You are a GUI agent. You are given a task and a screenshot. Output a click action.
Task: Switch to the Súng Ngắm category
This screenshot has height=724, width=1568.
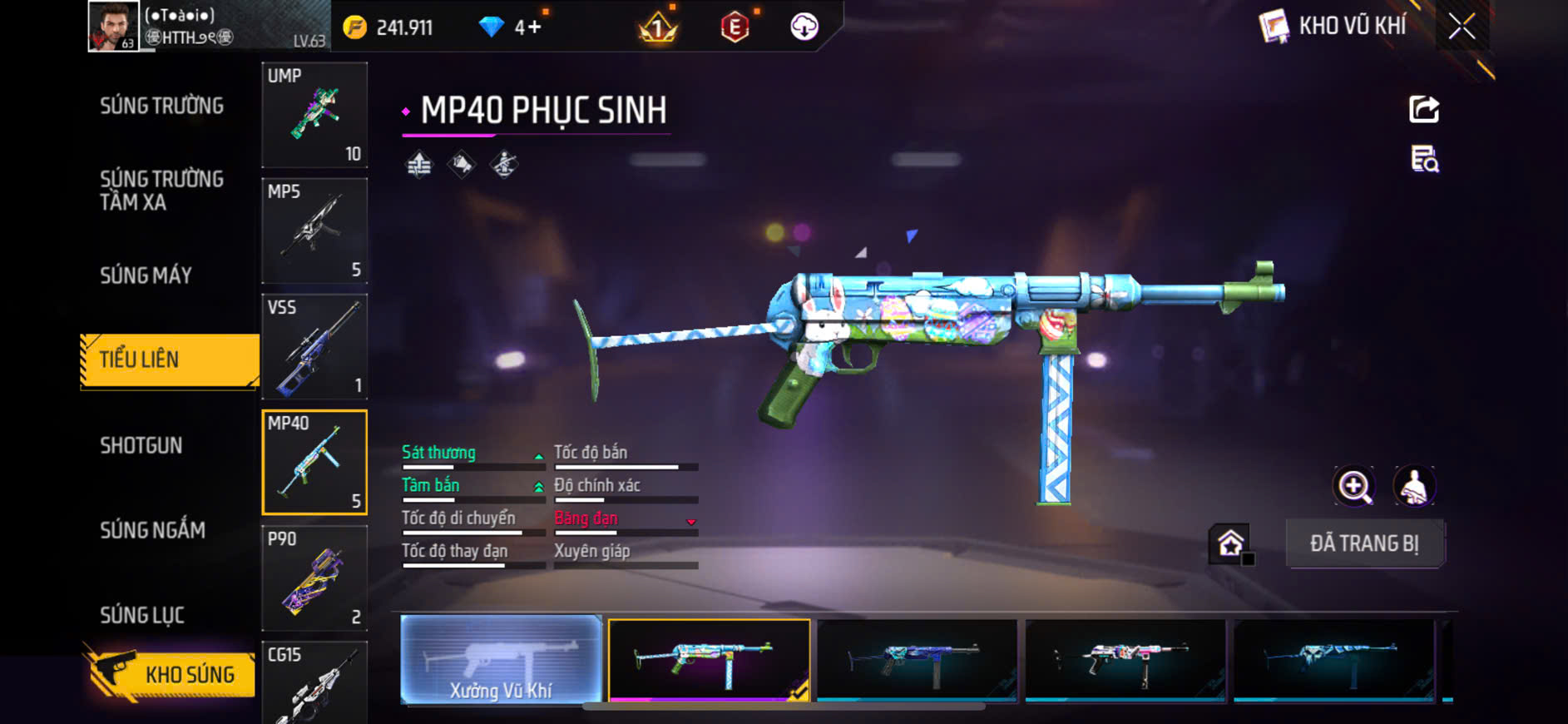click(x=152, y=530)
